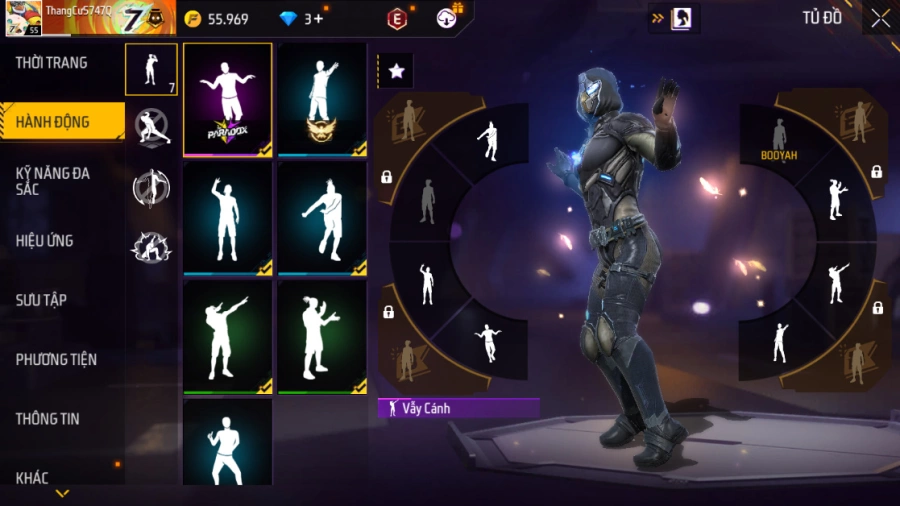Choose the emote with golden winged badge
This screenshot has height=506, width=900.
(x=322, y=99)
